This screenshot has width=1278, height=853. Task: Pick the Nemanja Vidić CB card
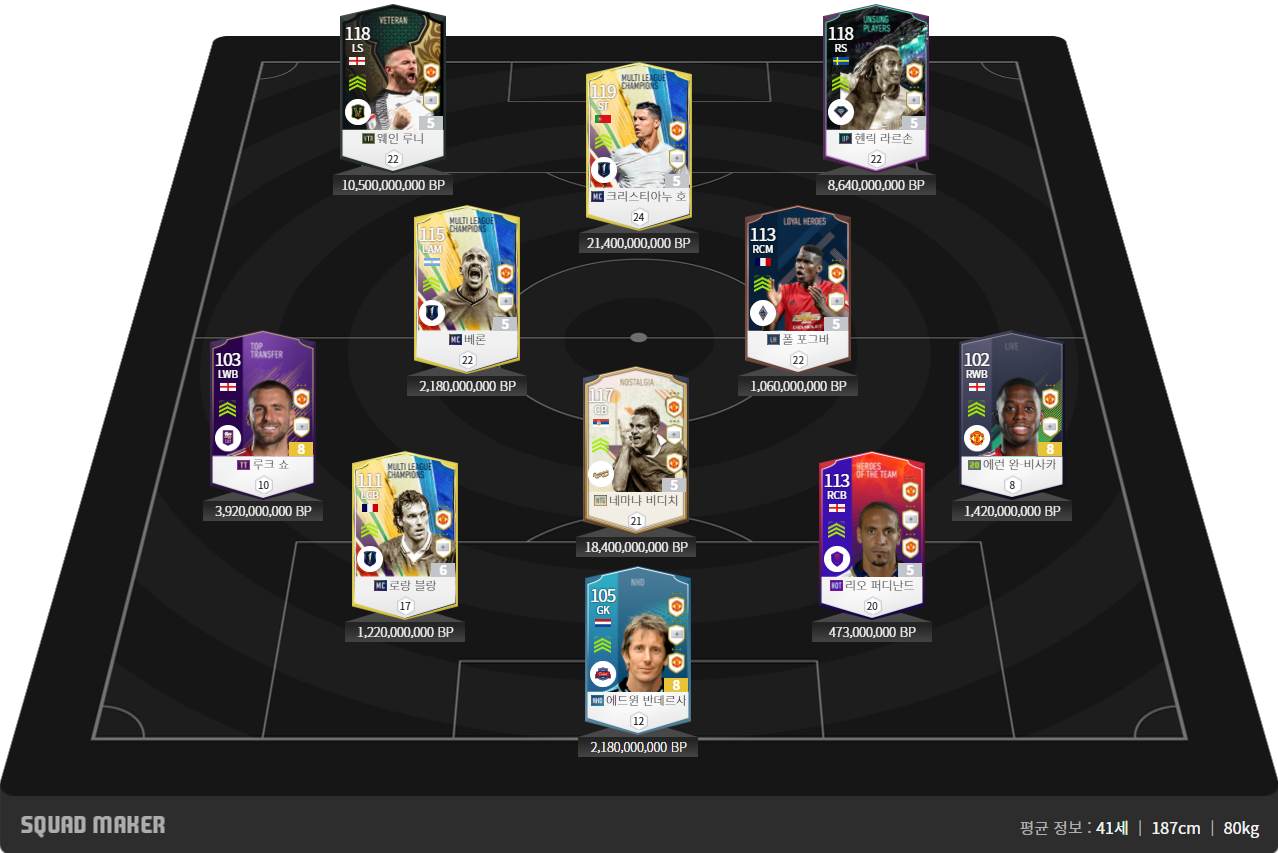pos(636,445)
